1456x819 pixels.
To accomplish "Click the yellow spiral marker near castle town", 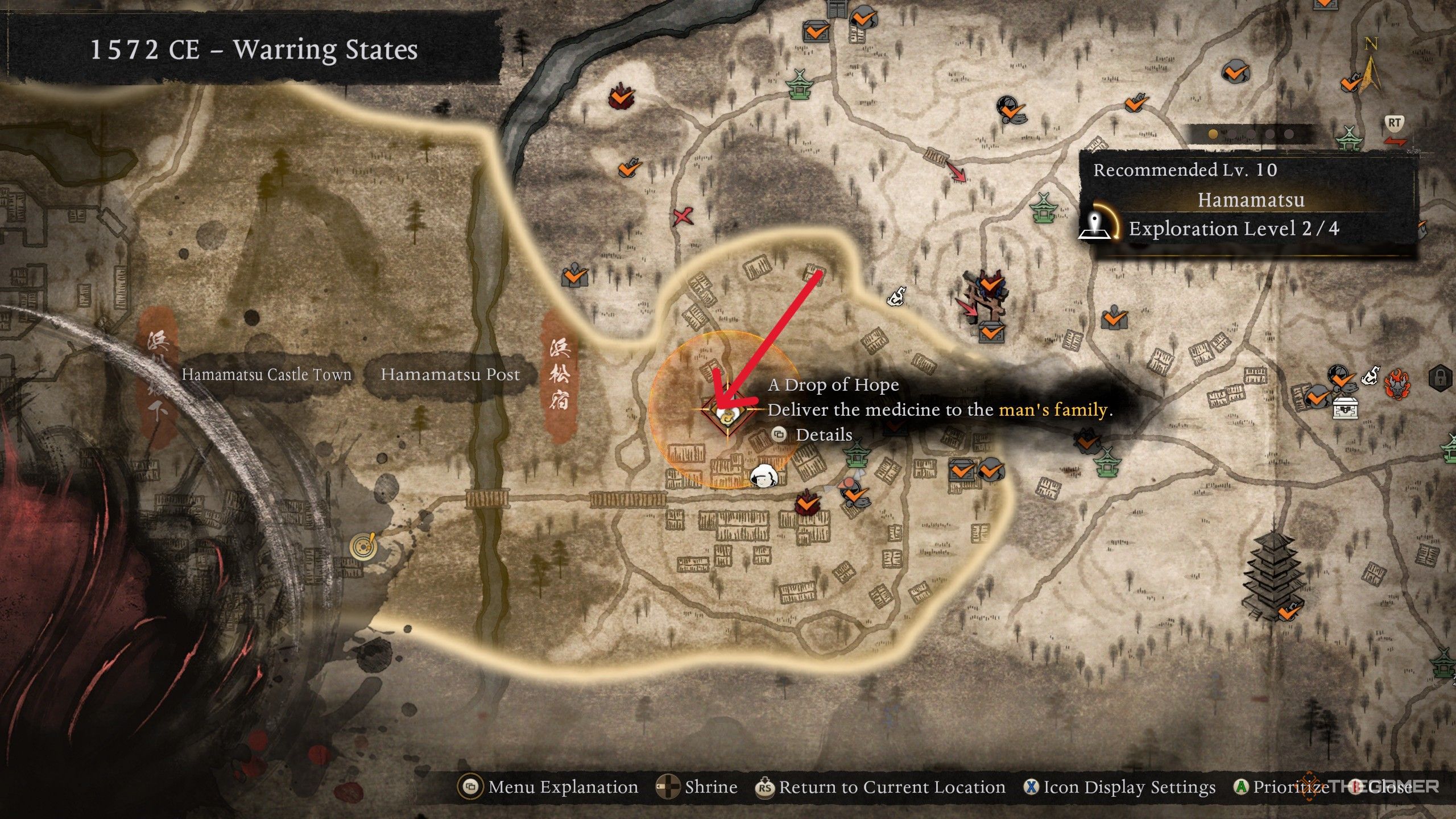I will [x=363, y=546].
